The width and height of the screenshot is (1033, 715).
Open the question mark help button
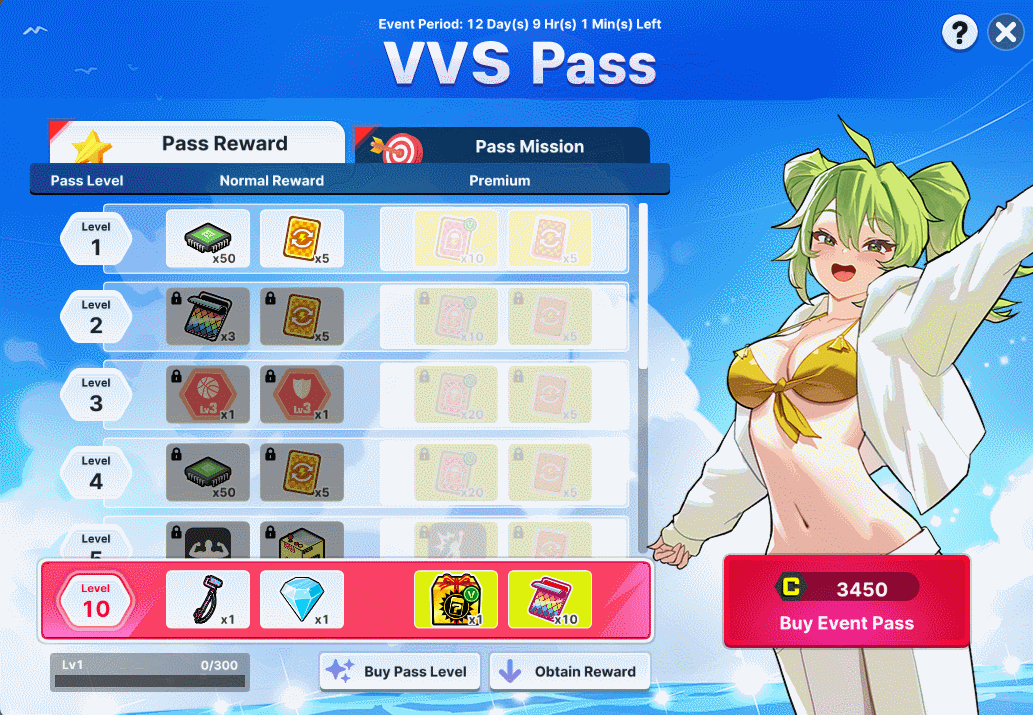point(960,34)
